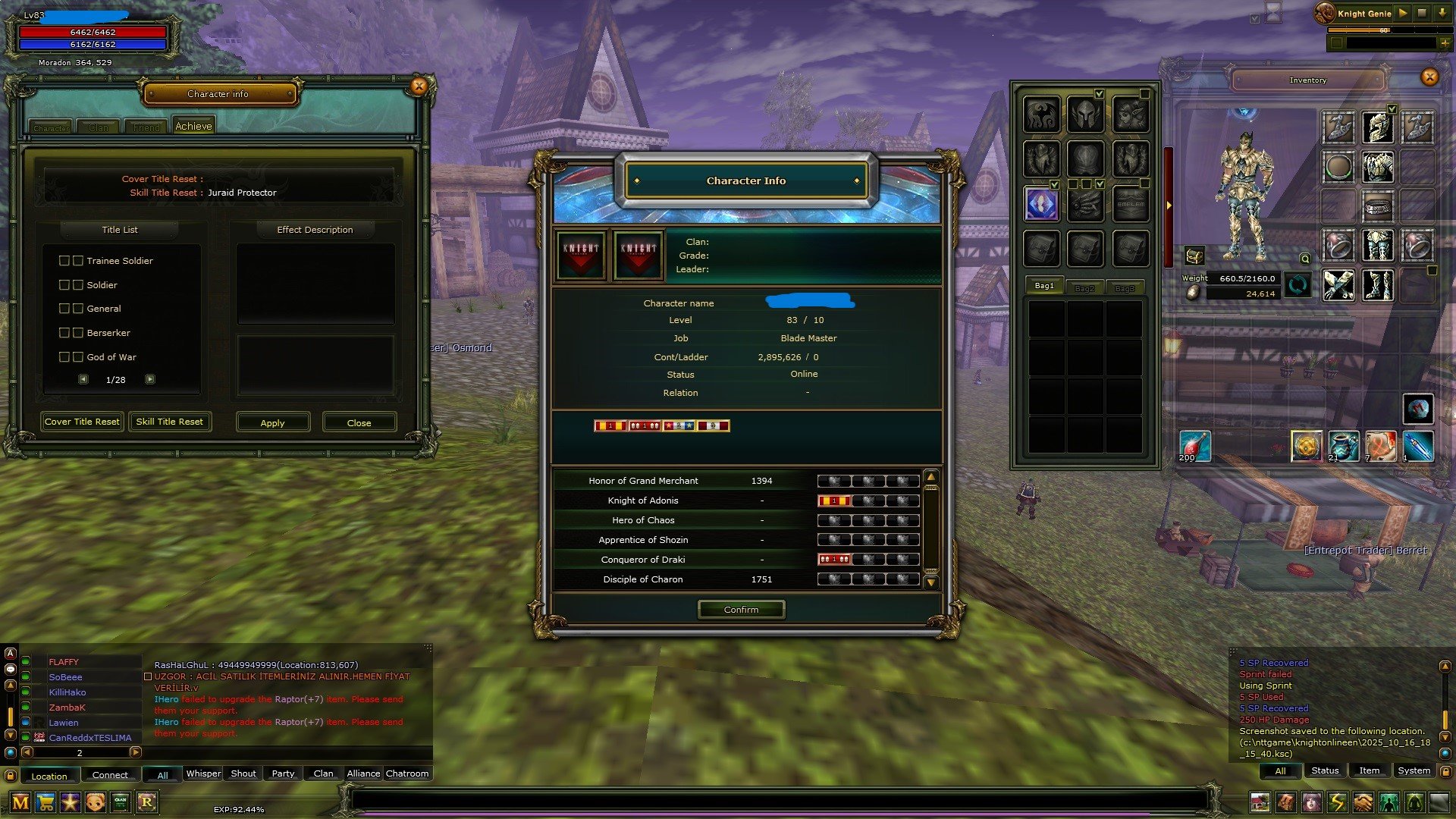Image resolution: width=1456 pixels, height=819 pixels.
Task: Switch to the Achieve tab
Action: 193,126
